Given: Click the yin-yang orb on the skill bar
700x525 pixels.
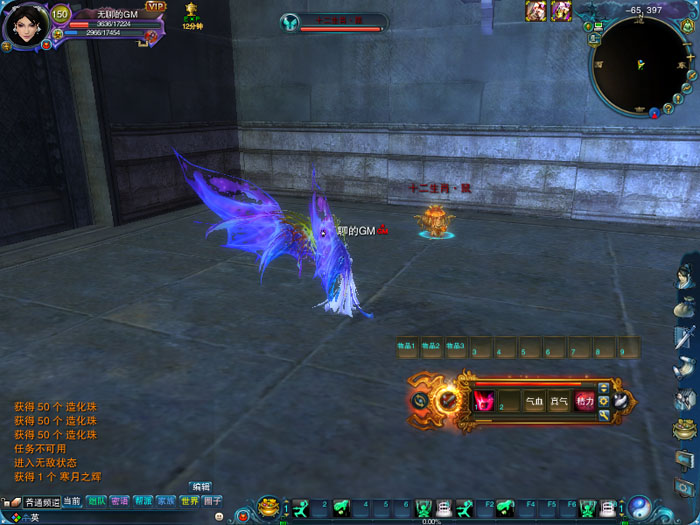Looking at the screenshot, I should point(640,508).
